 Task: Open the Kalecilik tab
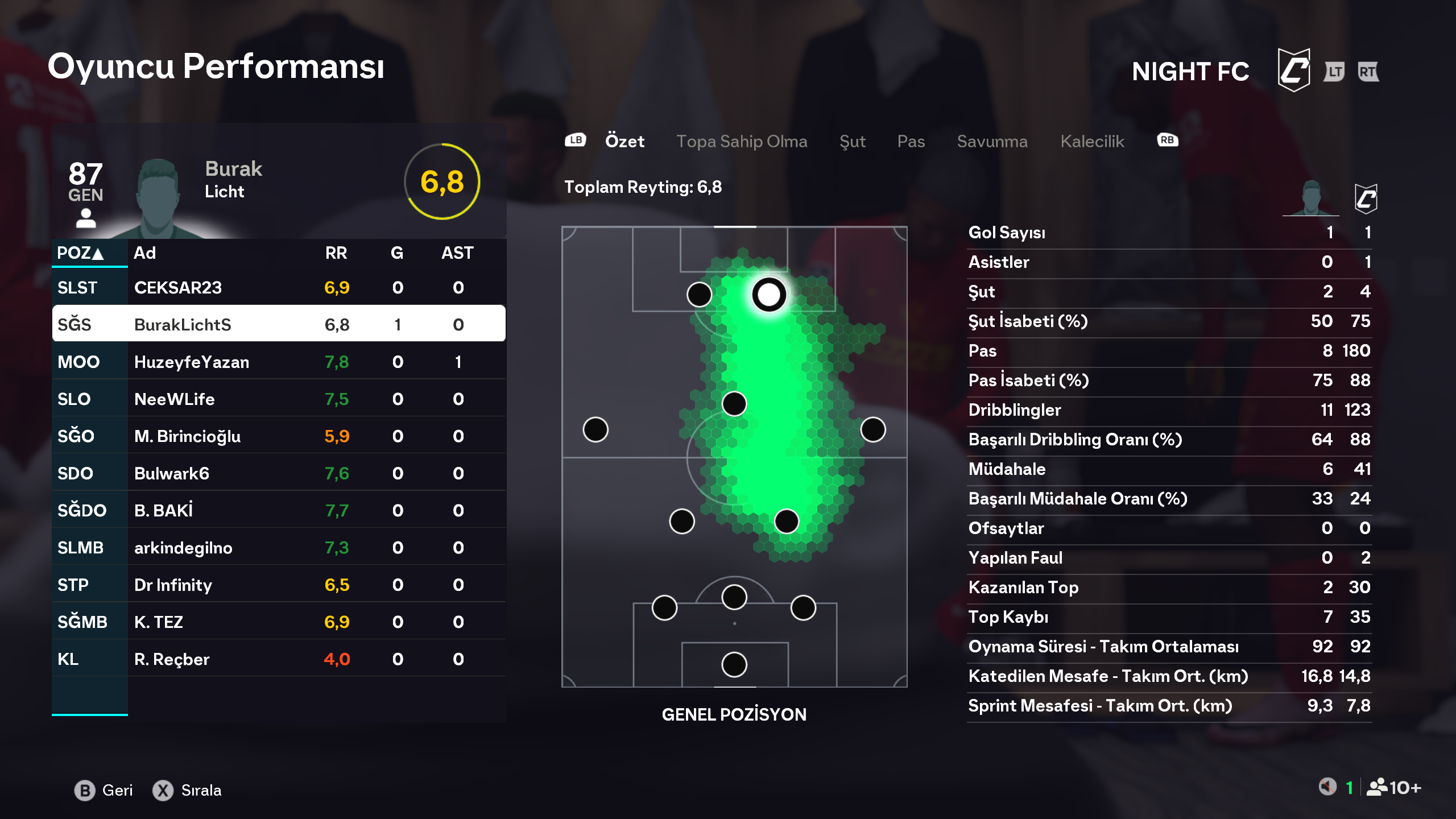tap(1092, 141)
